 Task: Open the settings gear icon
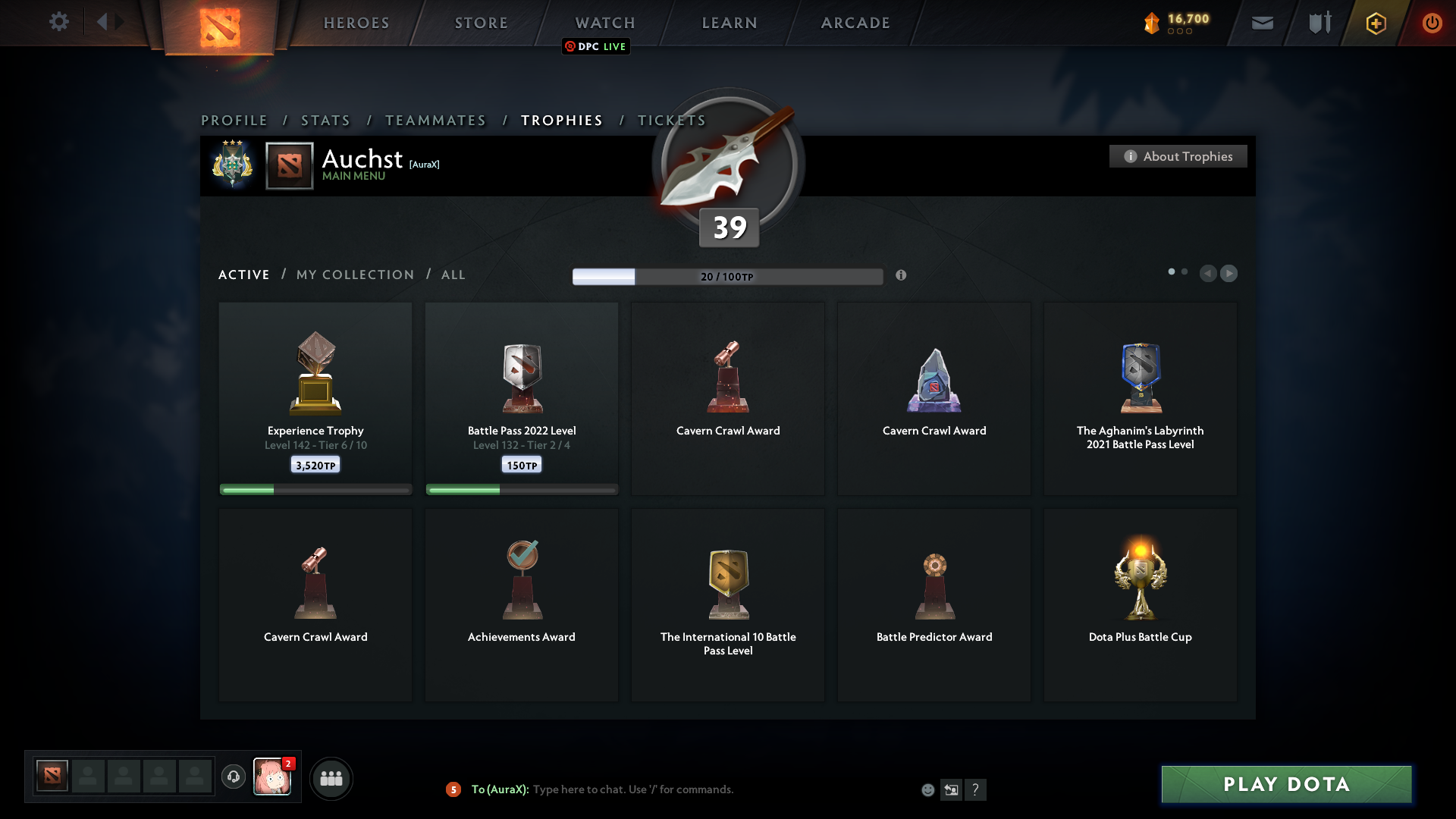59,22
